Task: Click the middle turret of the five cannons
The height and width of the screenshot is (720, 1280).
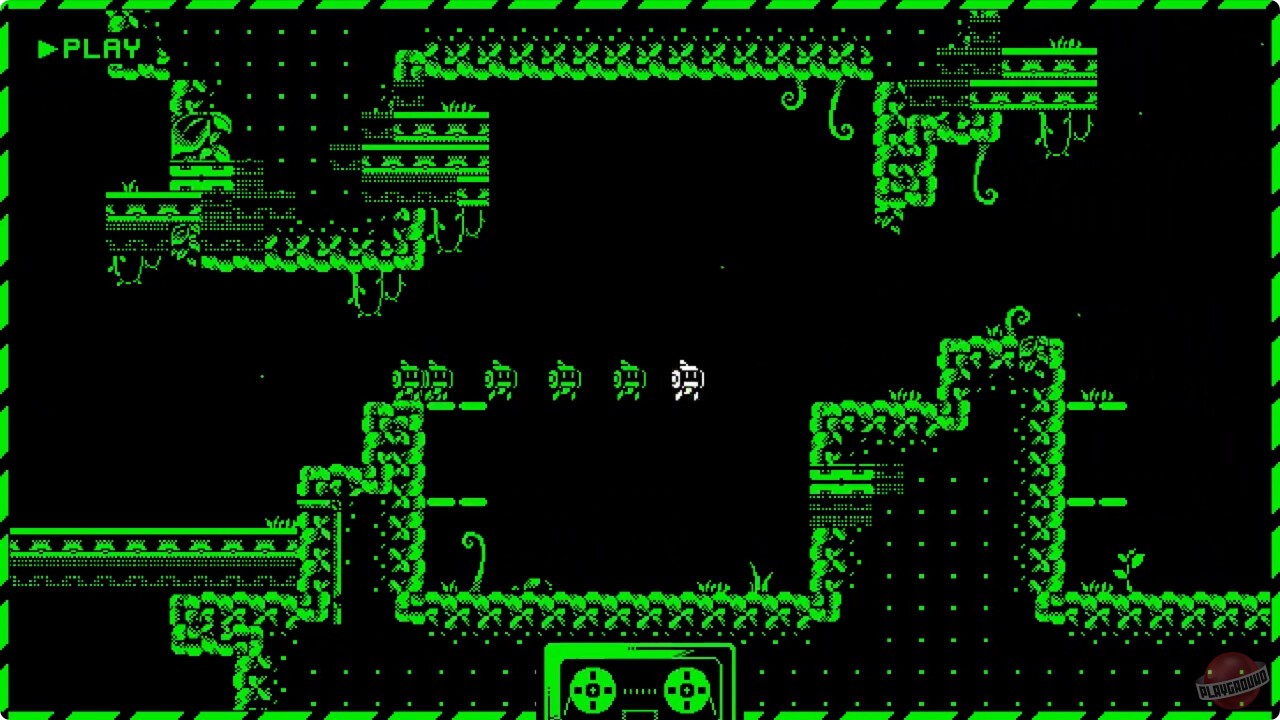Action: [x=502, y=379]
